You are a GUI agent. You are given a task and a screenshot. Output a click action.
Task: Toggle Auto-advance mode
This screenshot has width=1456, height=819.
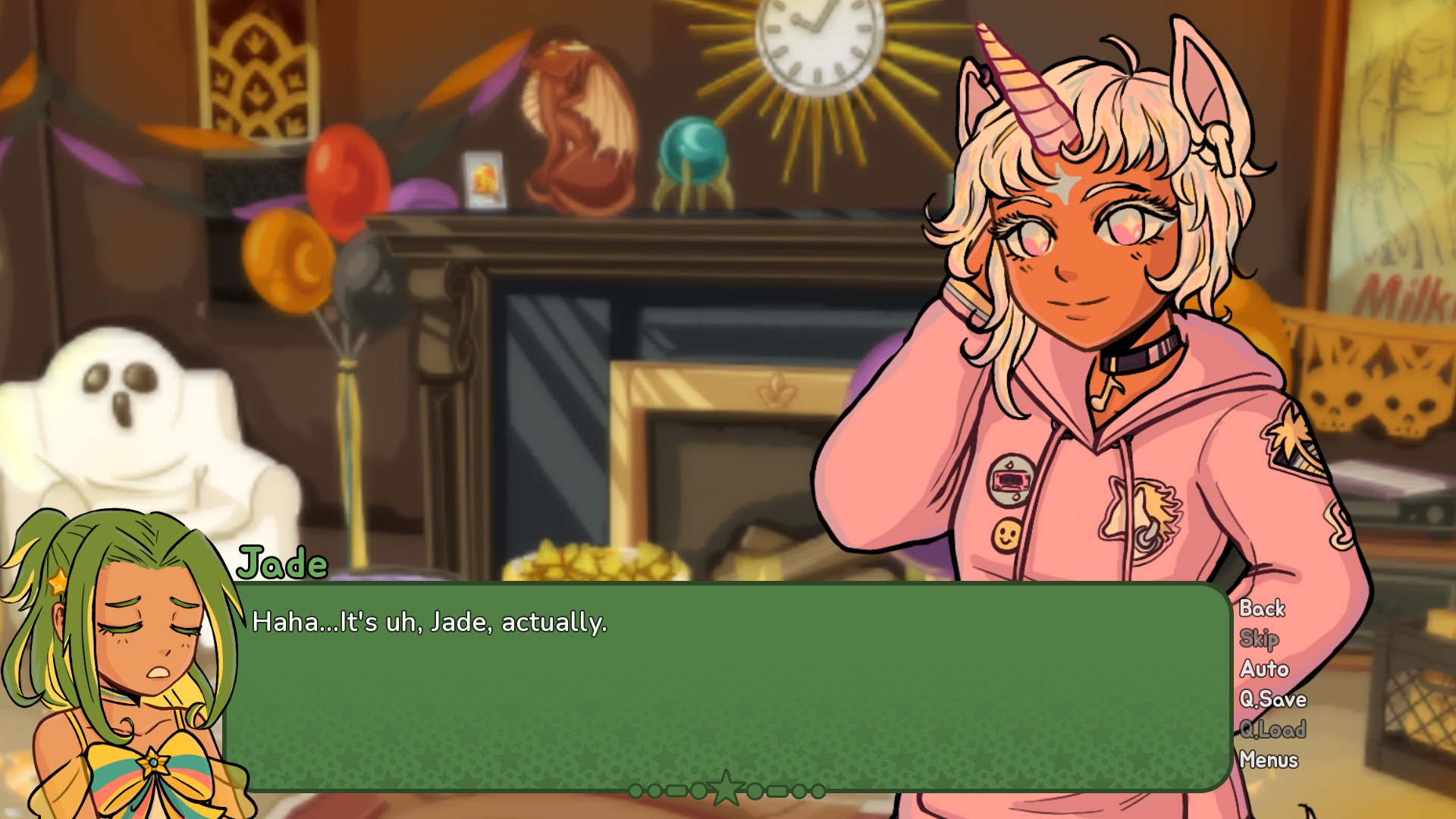[1263, 670]
